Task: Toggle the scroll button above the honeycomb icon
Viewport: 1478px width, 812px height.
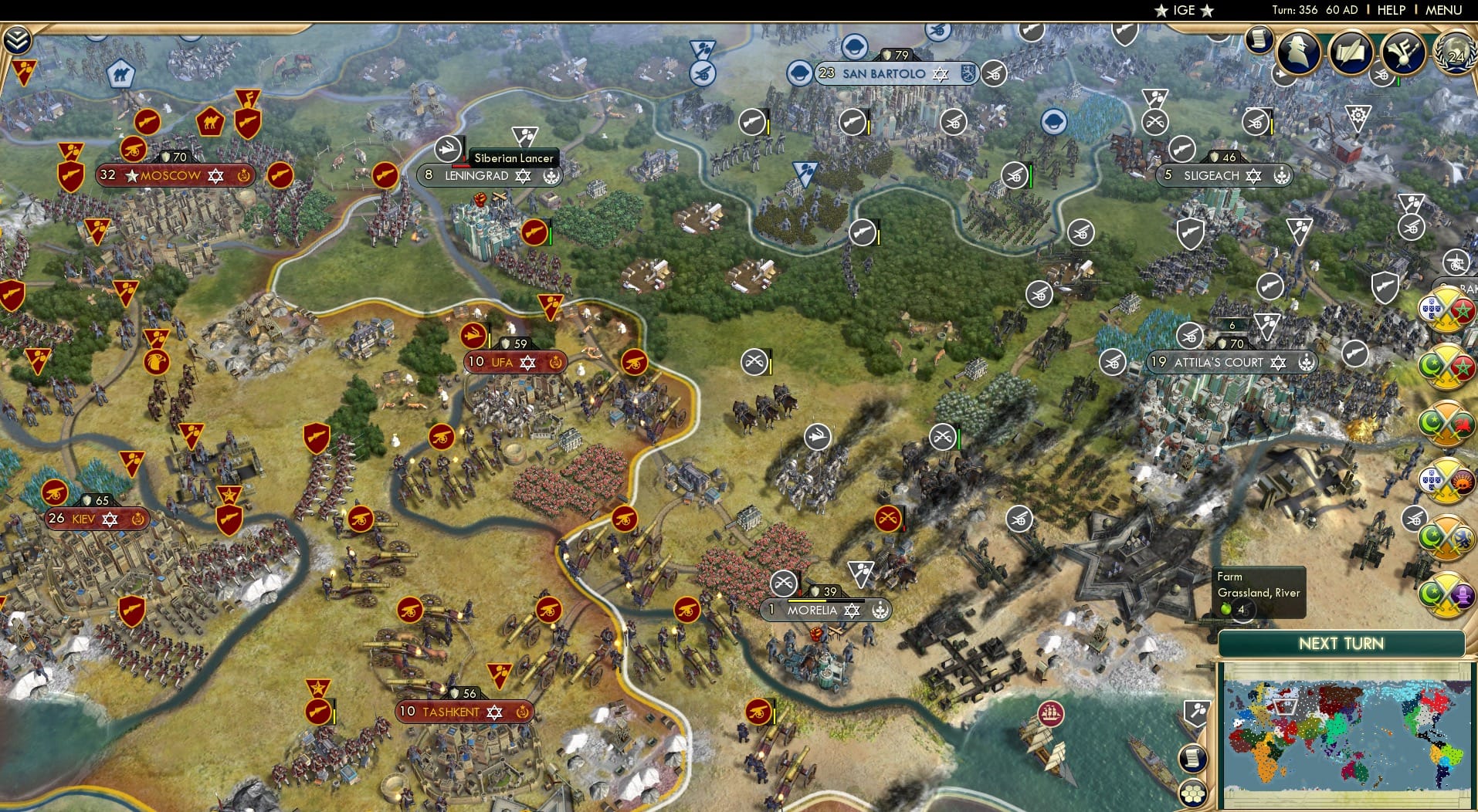Action: pyautogui.click(x=1194, y=758)
